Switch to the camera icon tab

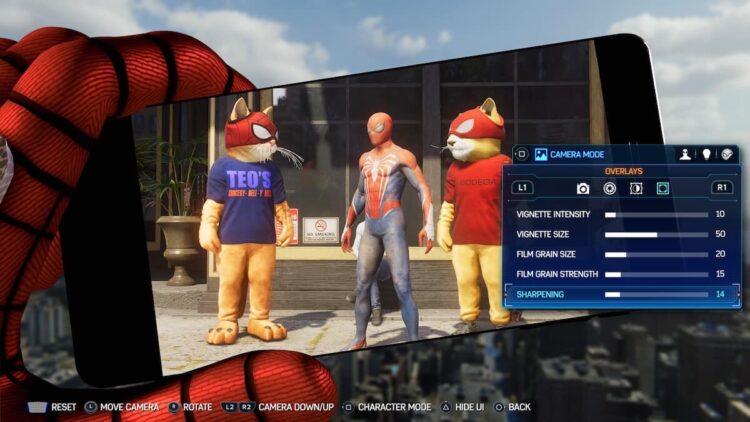click(583, 188)
